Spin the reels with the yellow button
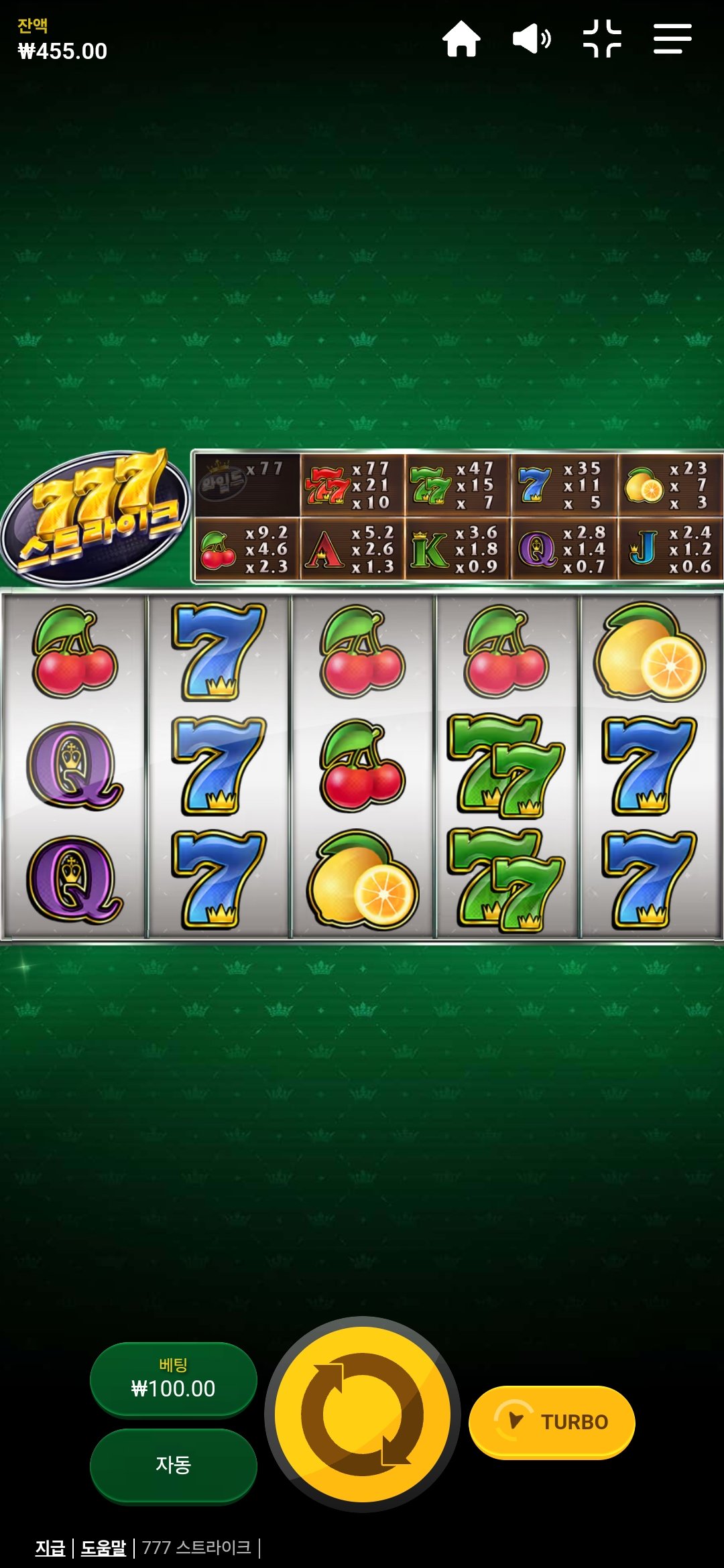Screen dimensions: 724x1568 (x=363, y=1414)
